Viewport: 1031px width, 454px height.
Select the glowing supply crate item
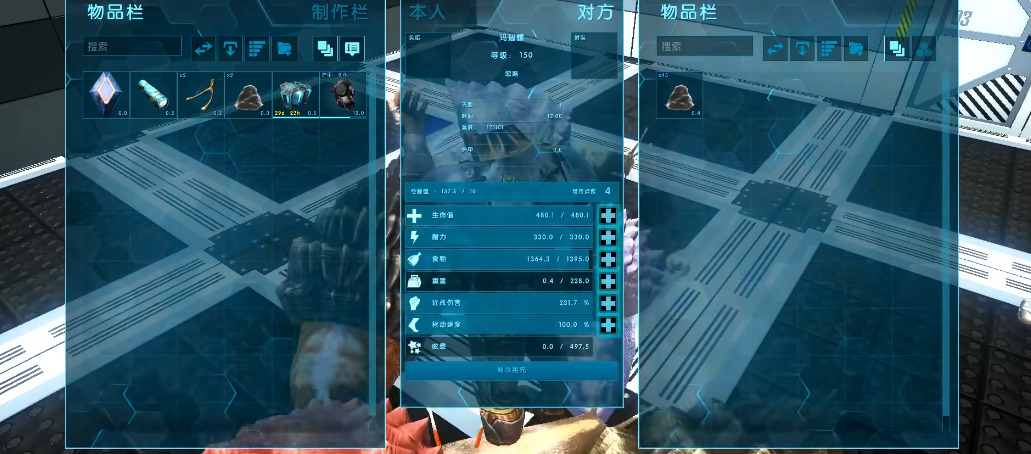click(x=296, y=96)
